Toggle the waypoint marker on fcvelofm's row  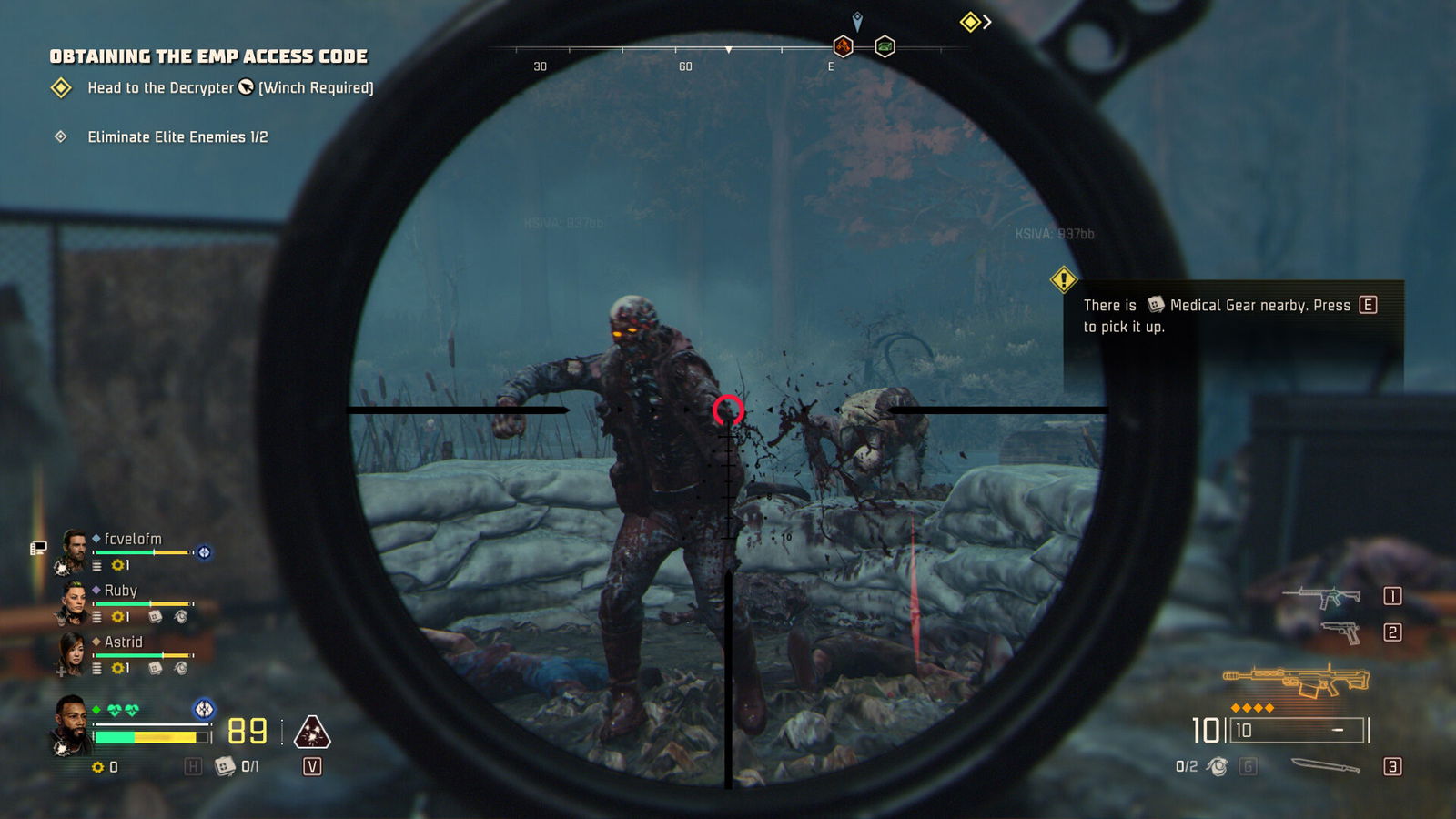tap(205, 552)
